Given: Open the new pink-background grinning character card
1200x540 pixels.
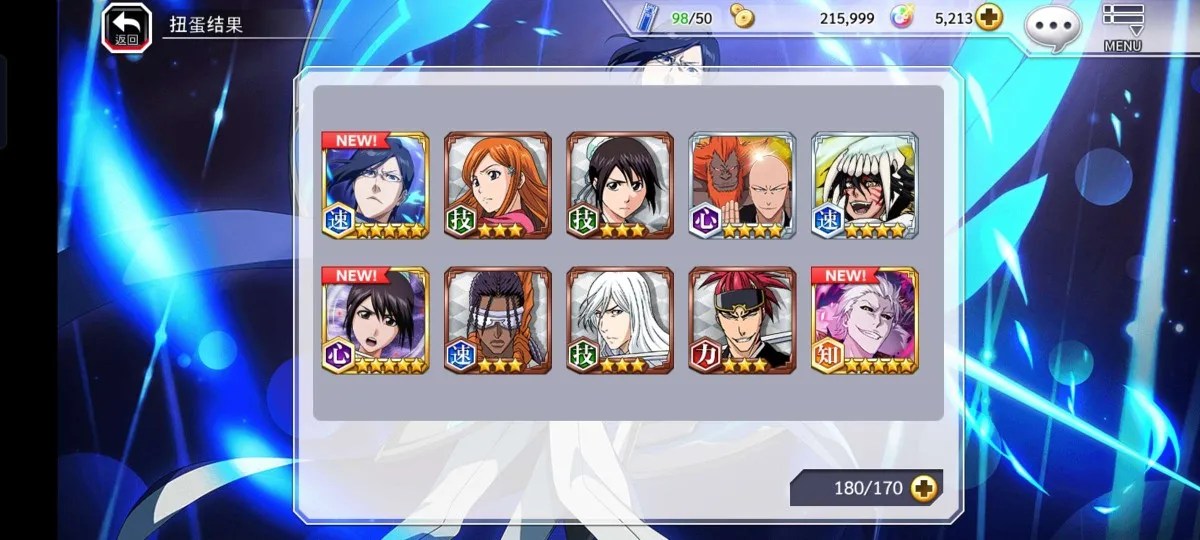Looking at the screenshot, I should 864,320.
